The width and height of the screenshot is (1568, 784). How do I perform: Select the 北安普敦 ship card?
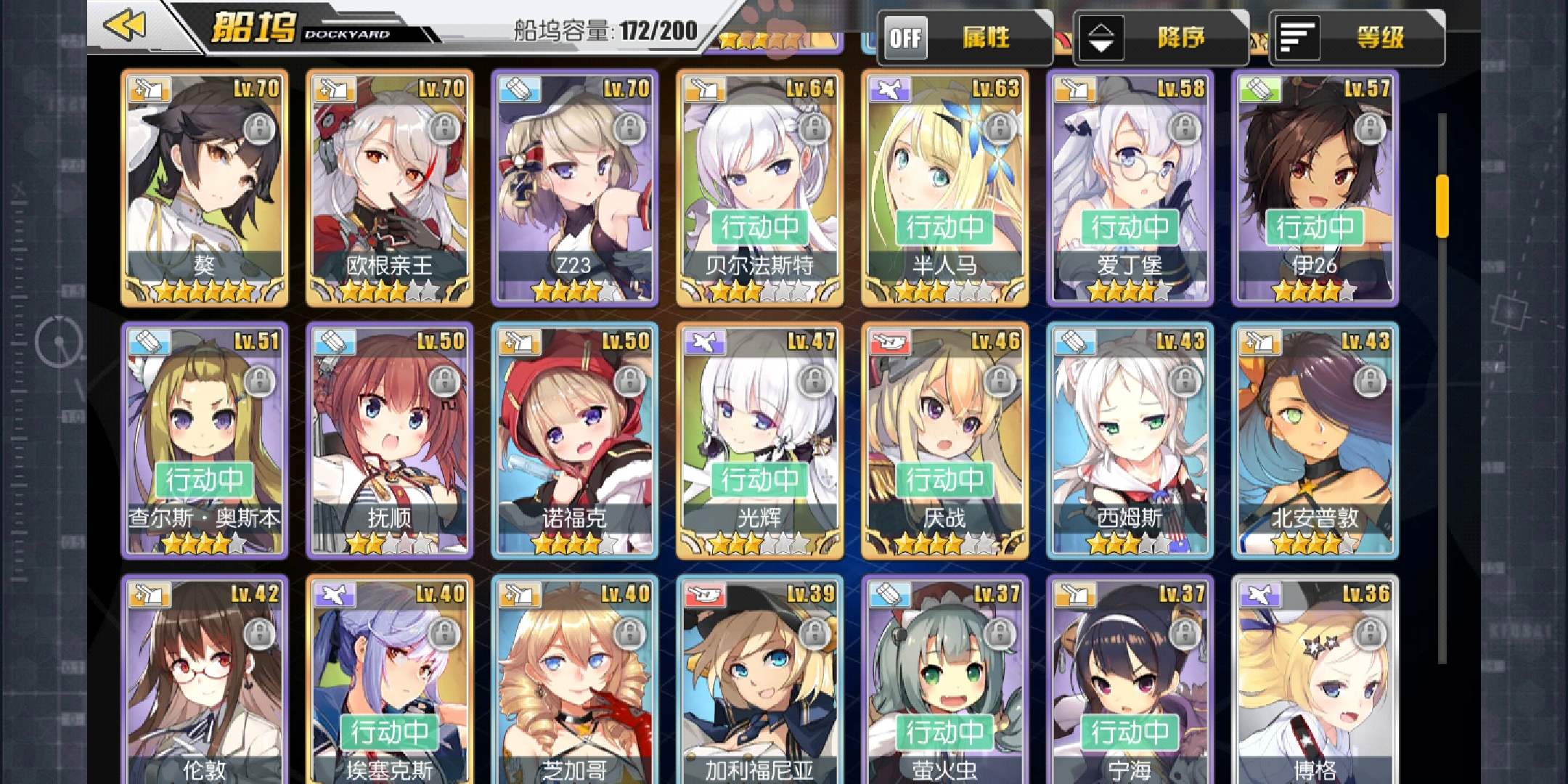(1315, 440)
